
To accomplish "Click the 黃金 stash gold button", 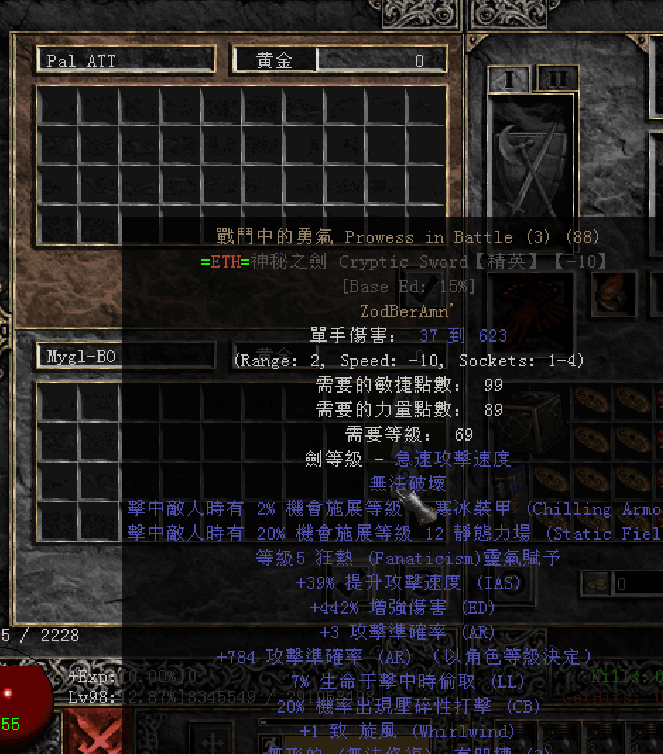I will (x=276, y=61).
